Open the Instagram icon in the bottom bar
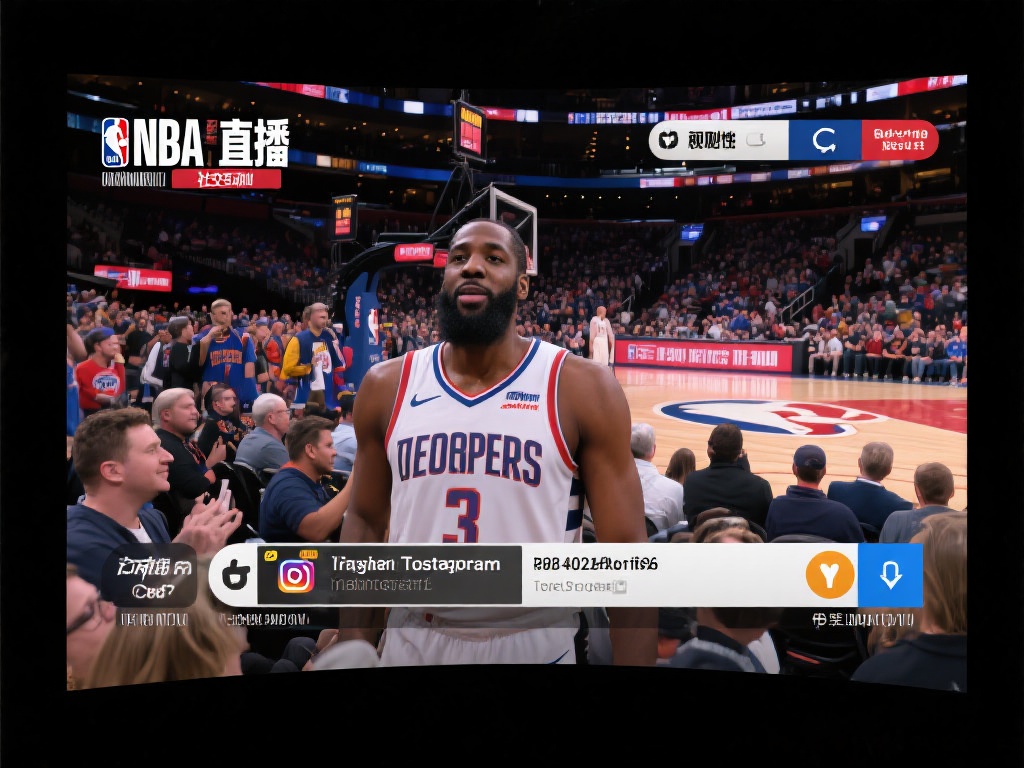Viewport: 1024px width, 768px height. click(x=296, y=575)
